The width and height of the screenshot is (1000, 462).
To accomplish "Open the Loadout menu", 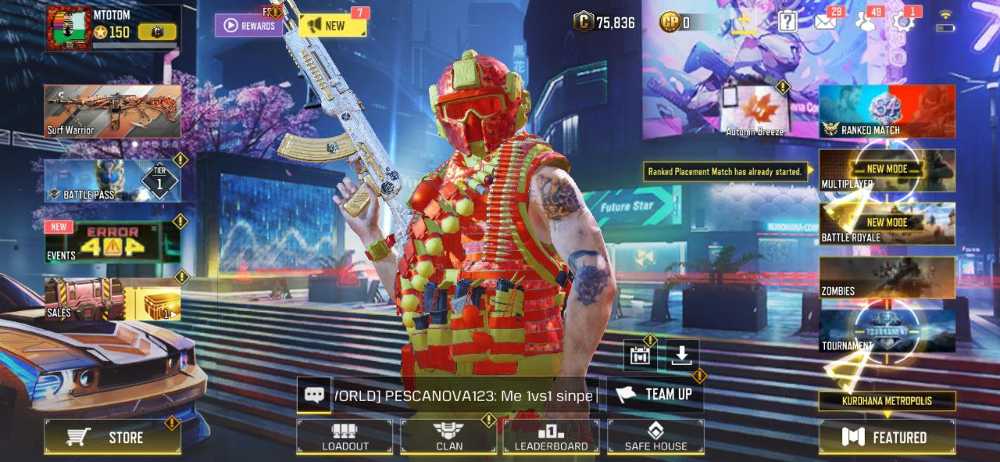I will pyautogui.click(x=345, y=437).
